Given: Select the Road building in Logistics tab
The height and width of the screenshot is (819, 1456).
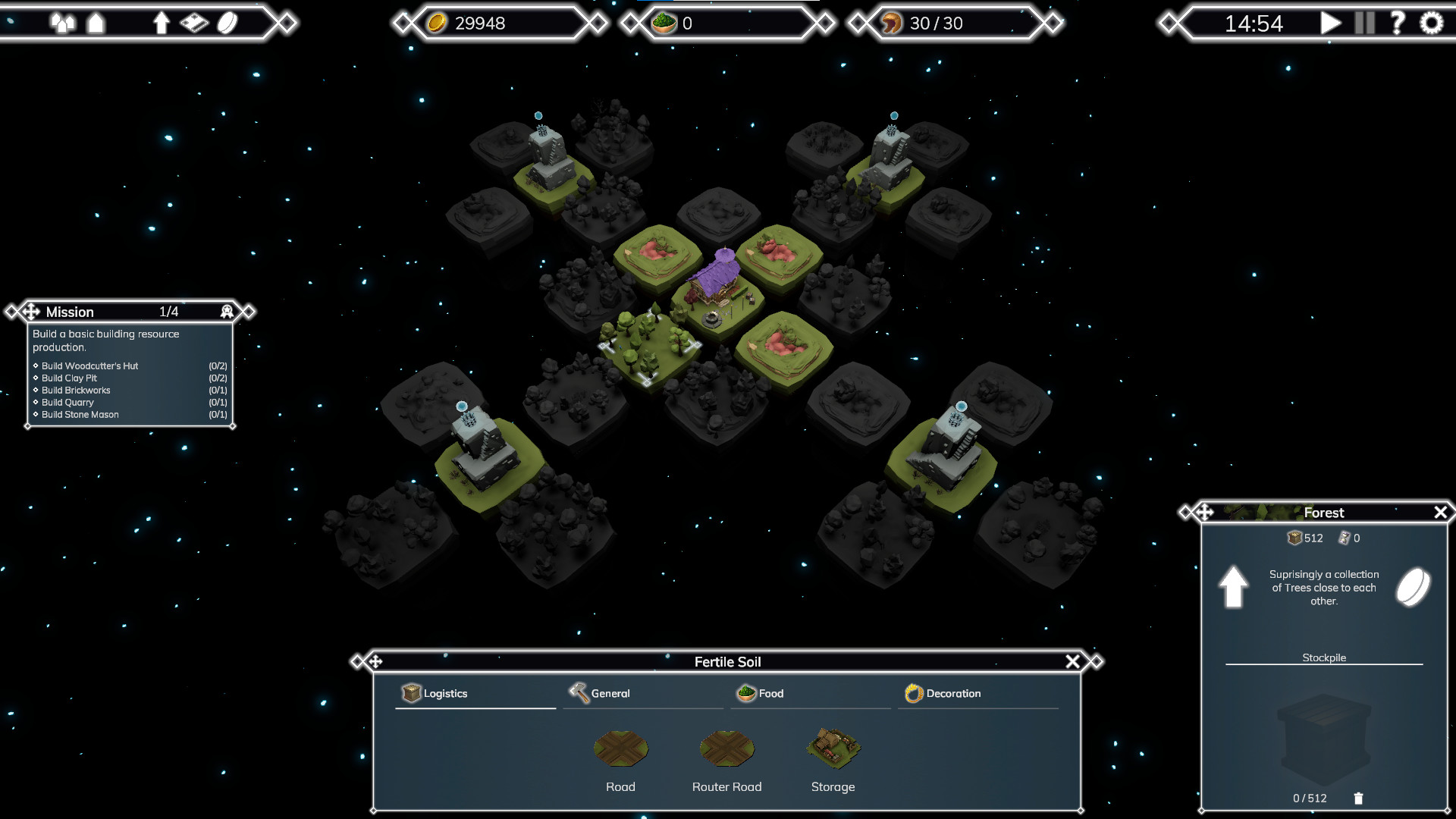Looking at the screenshot, I should click(620, 749).
